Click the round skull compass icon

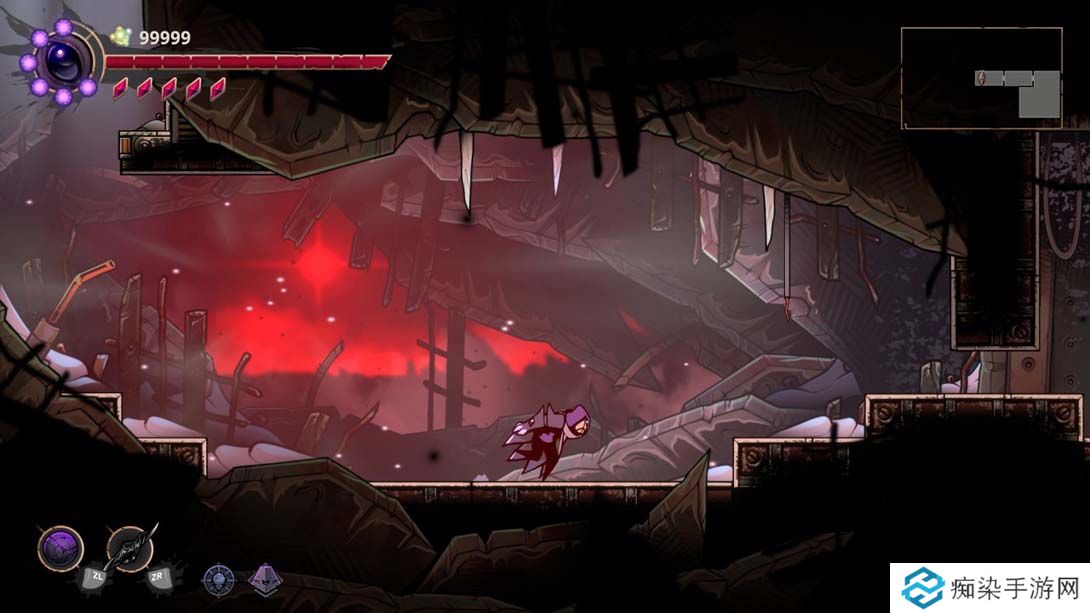[x=218, y=578]
